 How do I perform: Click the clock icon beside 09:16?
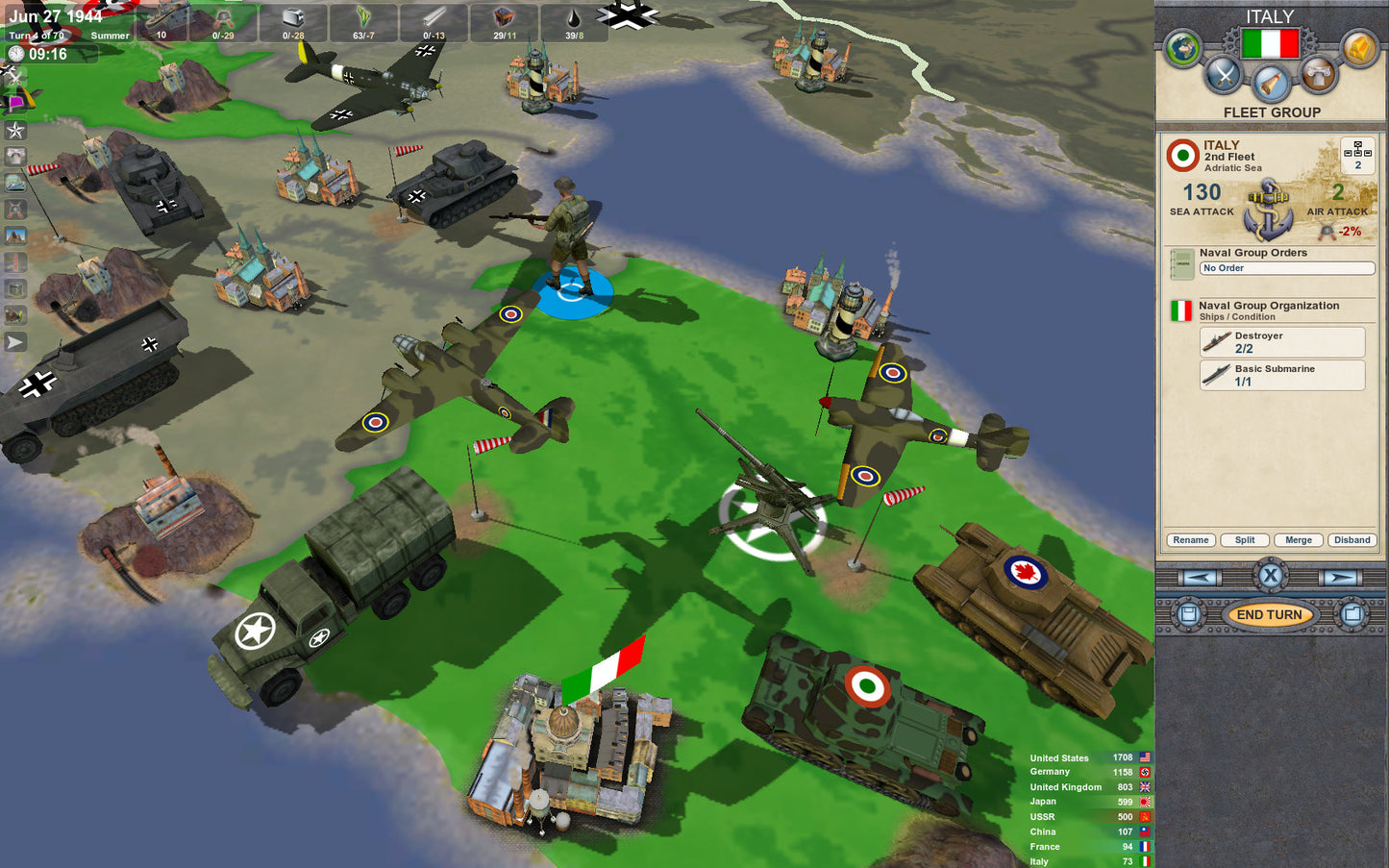pyautogui.click(x=15, y=54)
